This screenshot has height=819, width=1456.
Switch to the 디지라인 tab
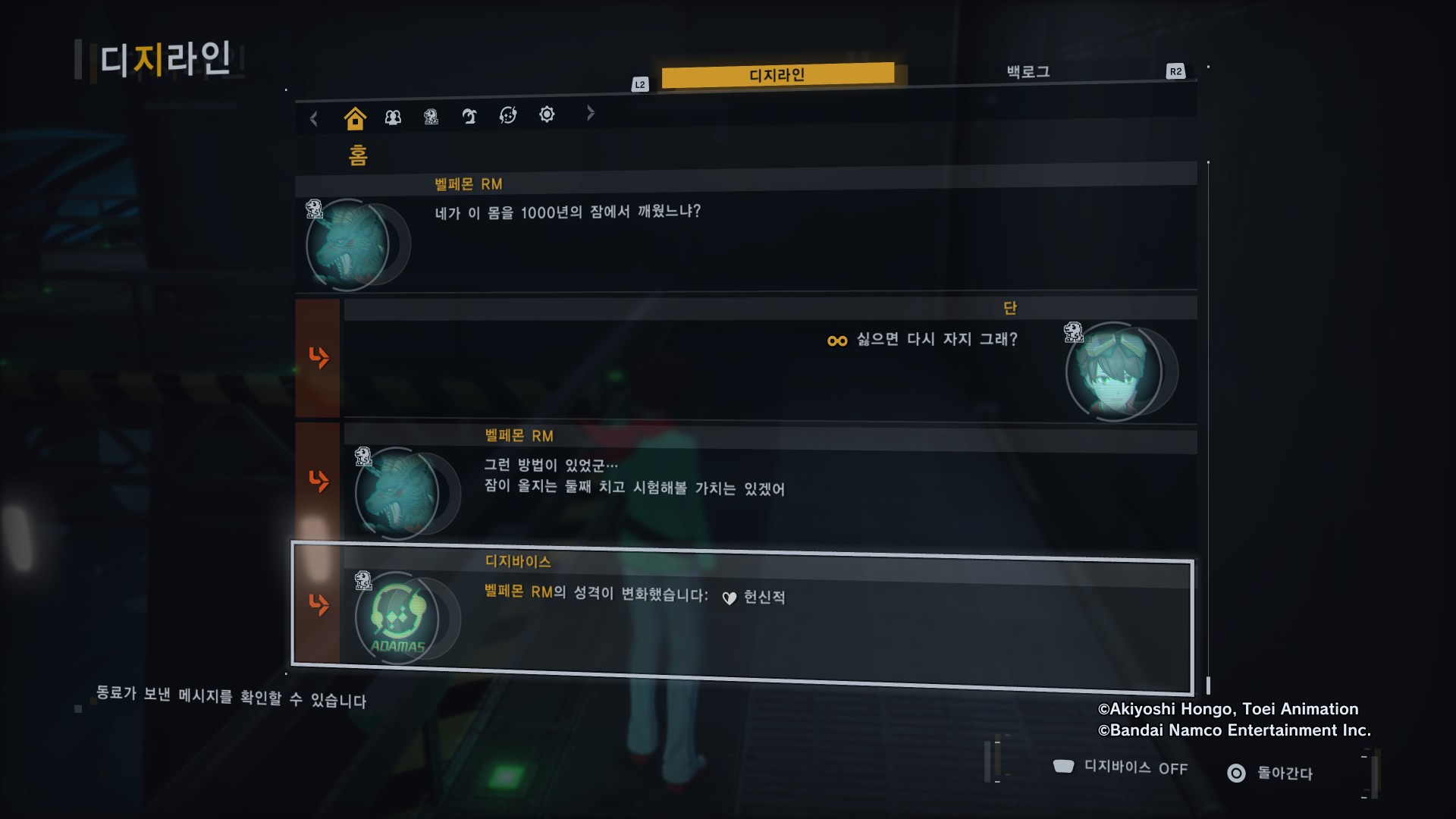(777, 74)
